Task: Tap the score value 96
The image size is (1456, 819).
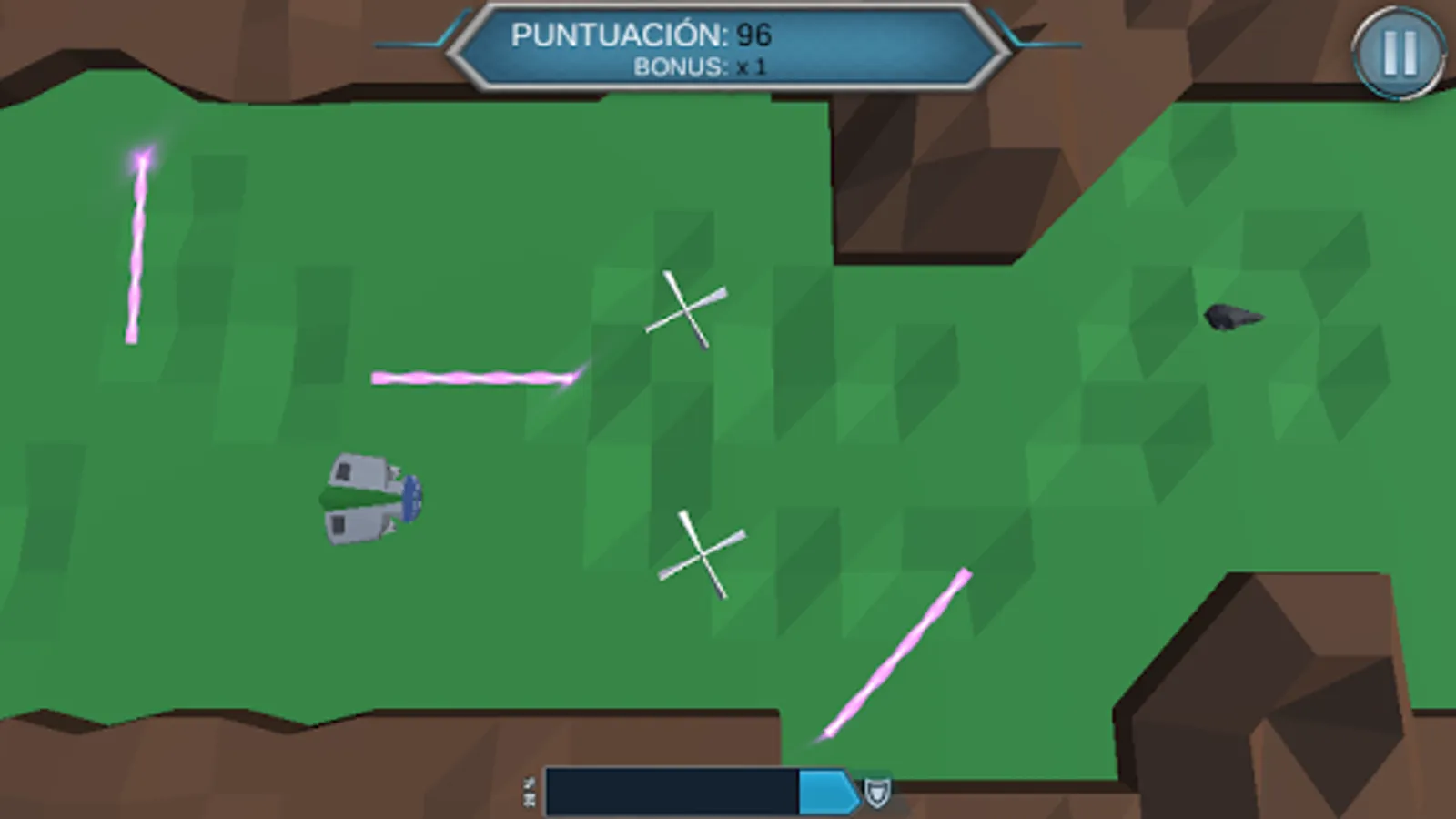Action: coord(753,36)
